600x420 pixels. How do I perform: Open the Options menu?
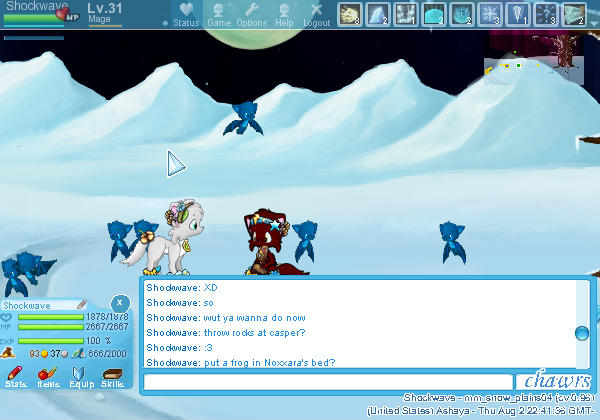tap(251, 14)
